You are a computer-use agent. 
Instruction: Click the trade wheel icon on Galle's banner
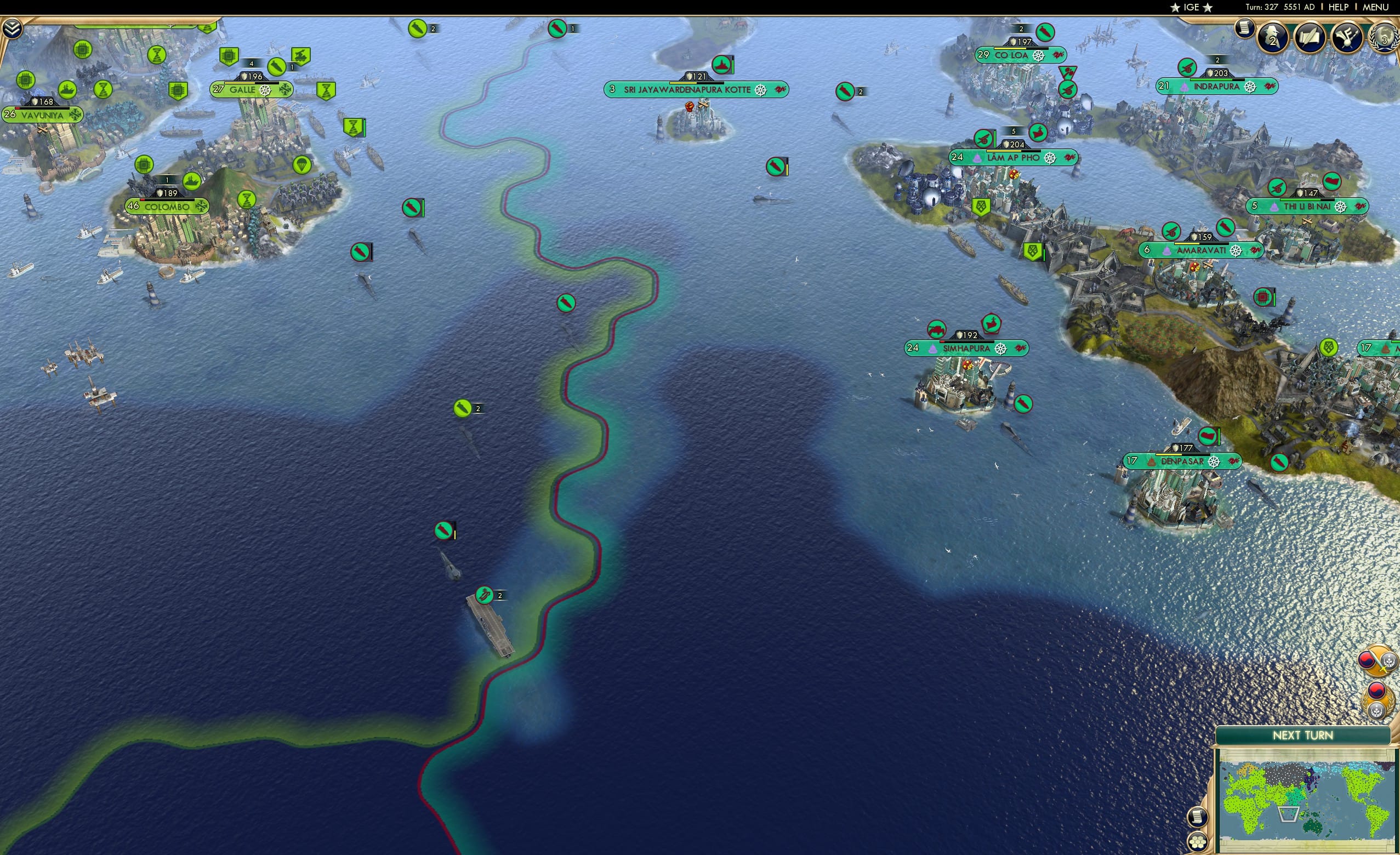click(265, 91)
